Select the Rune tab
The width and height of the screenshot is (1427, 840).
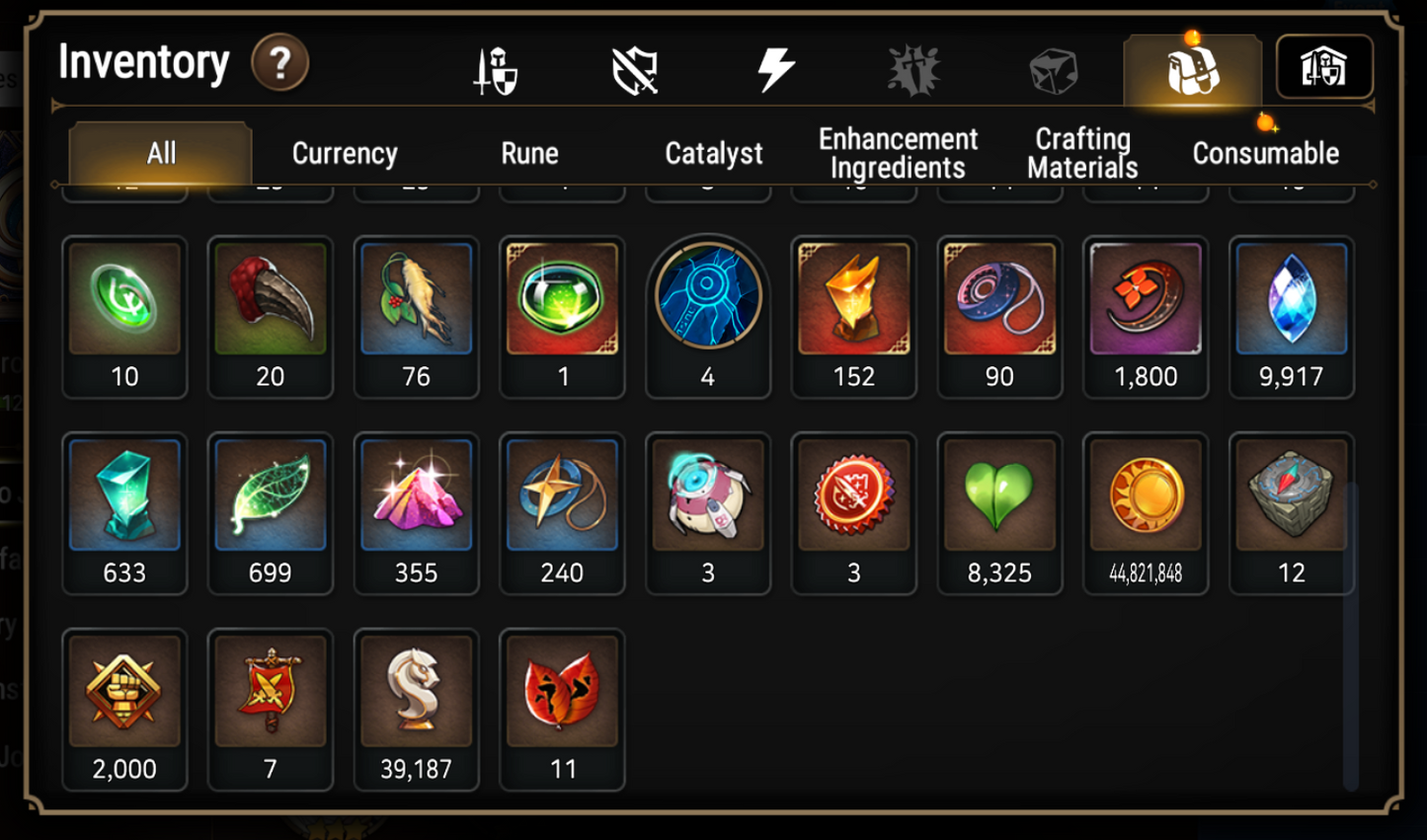(x=530, y=153)
